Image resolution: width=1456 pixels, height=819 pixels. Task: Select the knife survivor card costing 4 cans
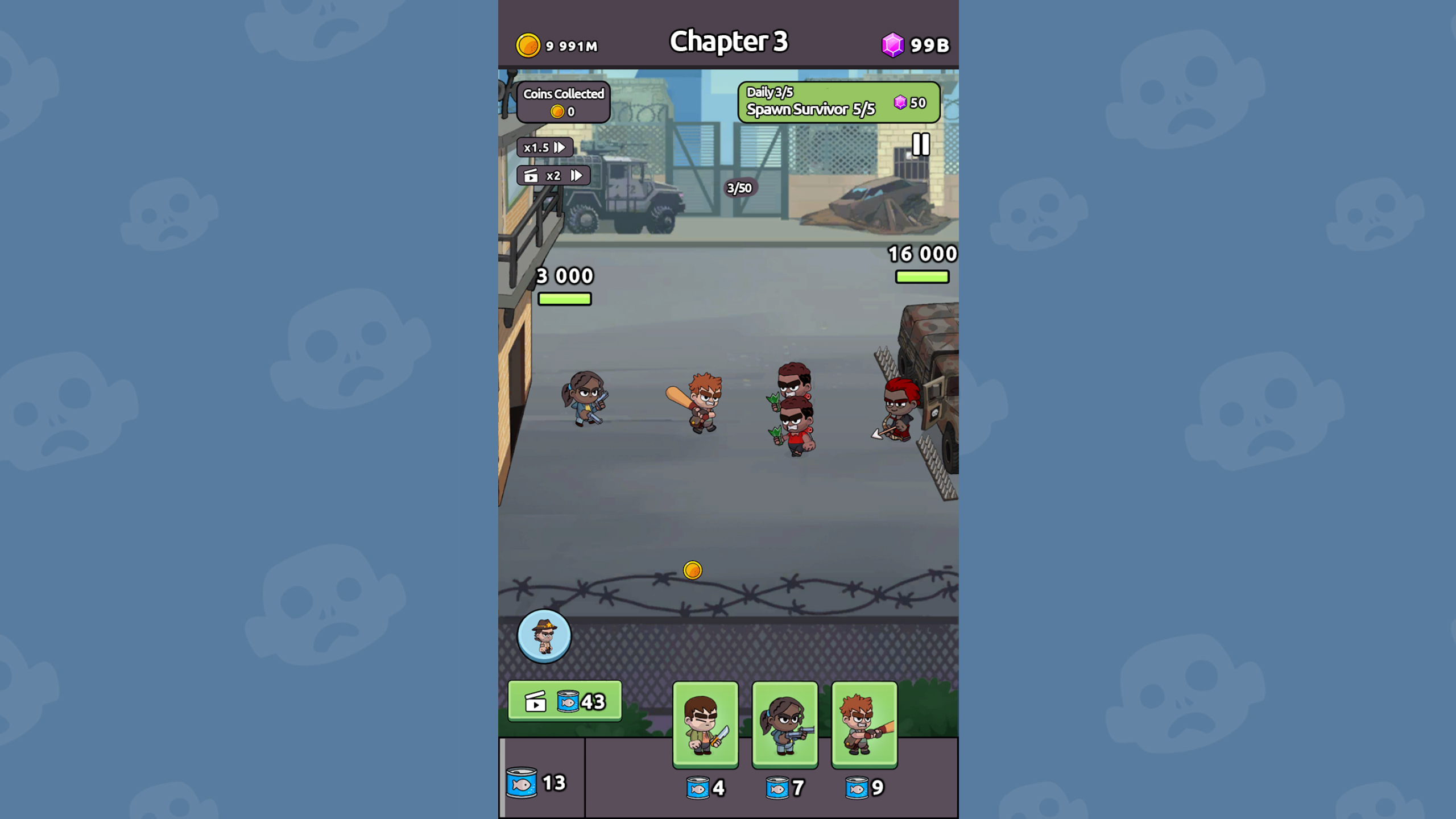click(x=705, y=727)
